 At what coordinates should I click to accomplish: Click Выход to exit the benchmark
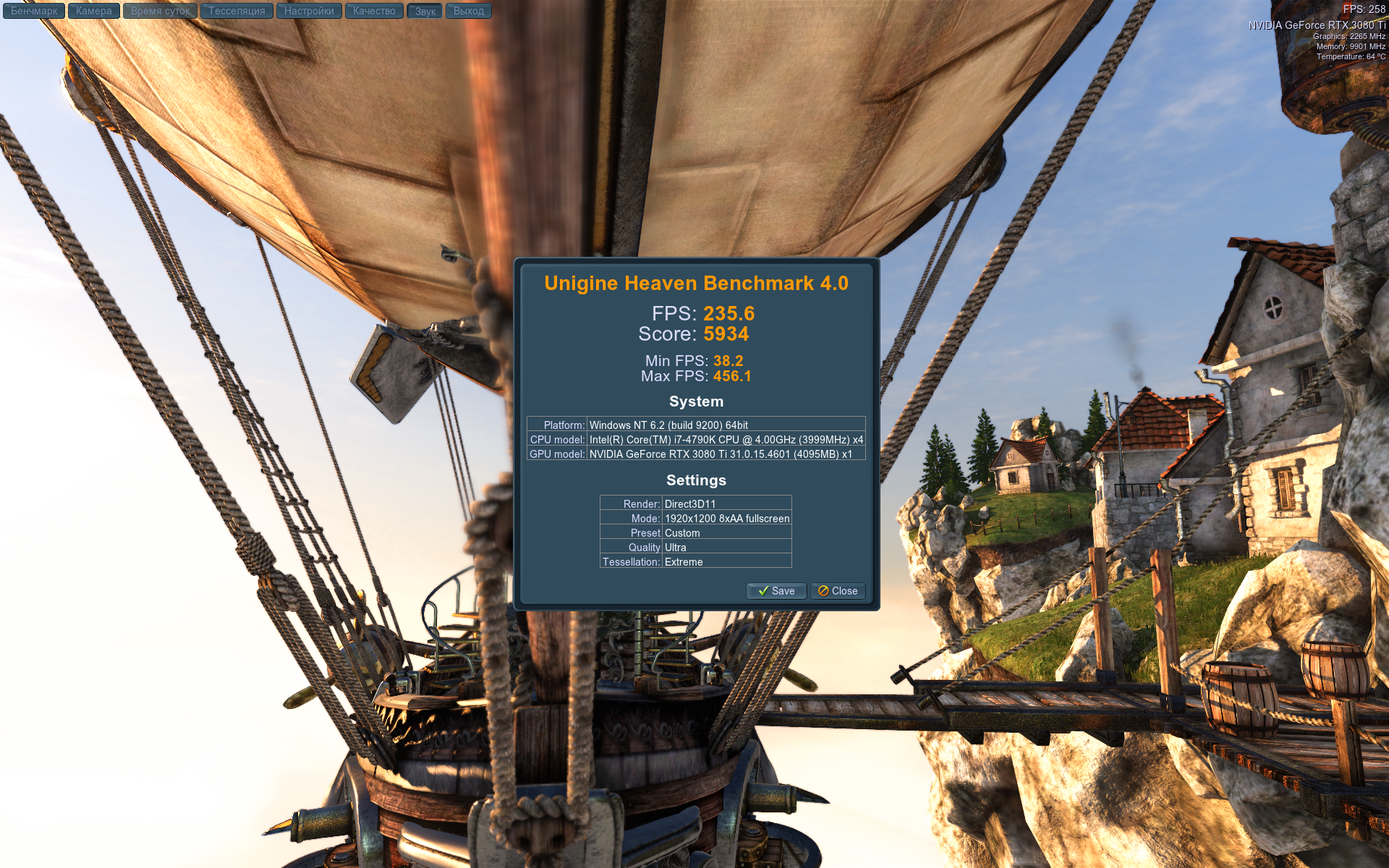point(469,11)
